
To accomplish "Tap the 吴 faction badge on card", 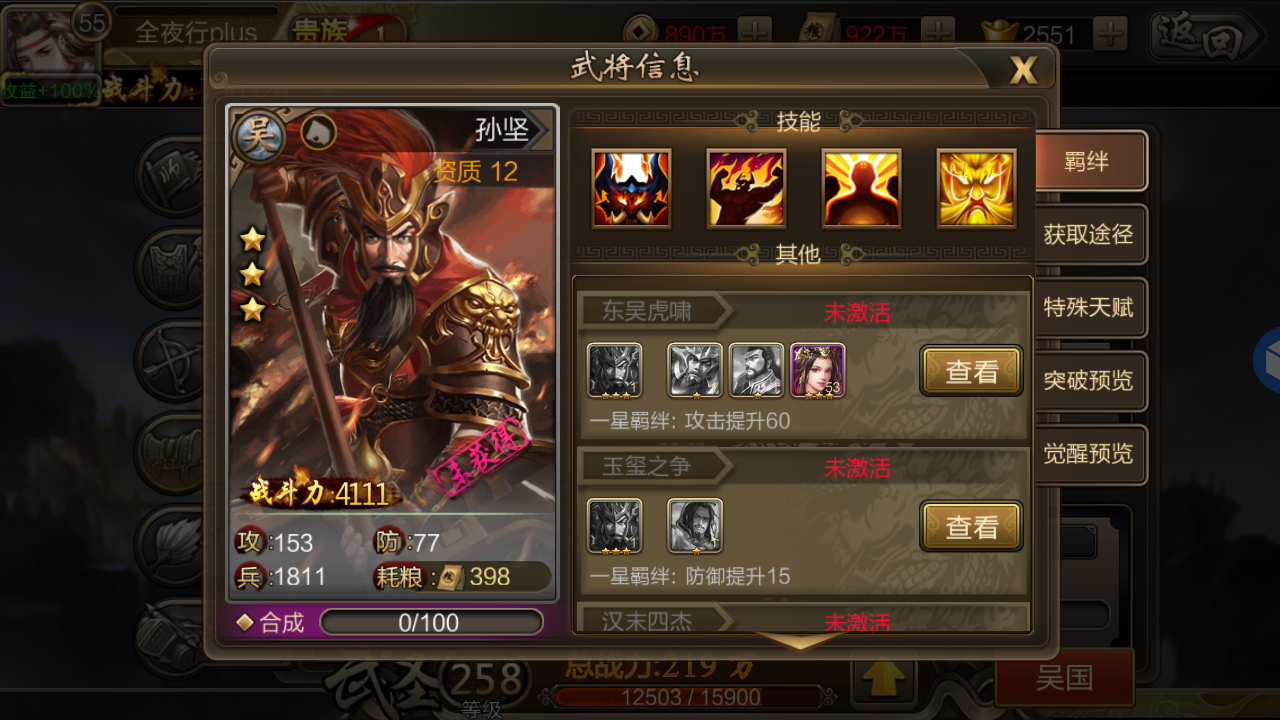I will click(x=258, y=137).
